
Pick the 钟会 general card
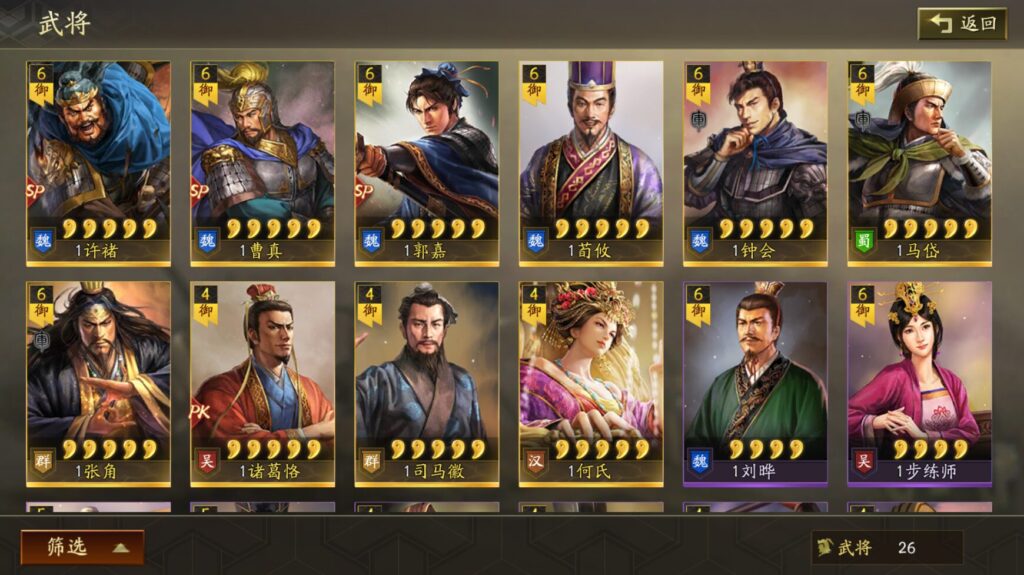tap(755, 163)
